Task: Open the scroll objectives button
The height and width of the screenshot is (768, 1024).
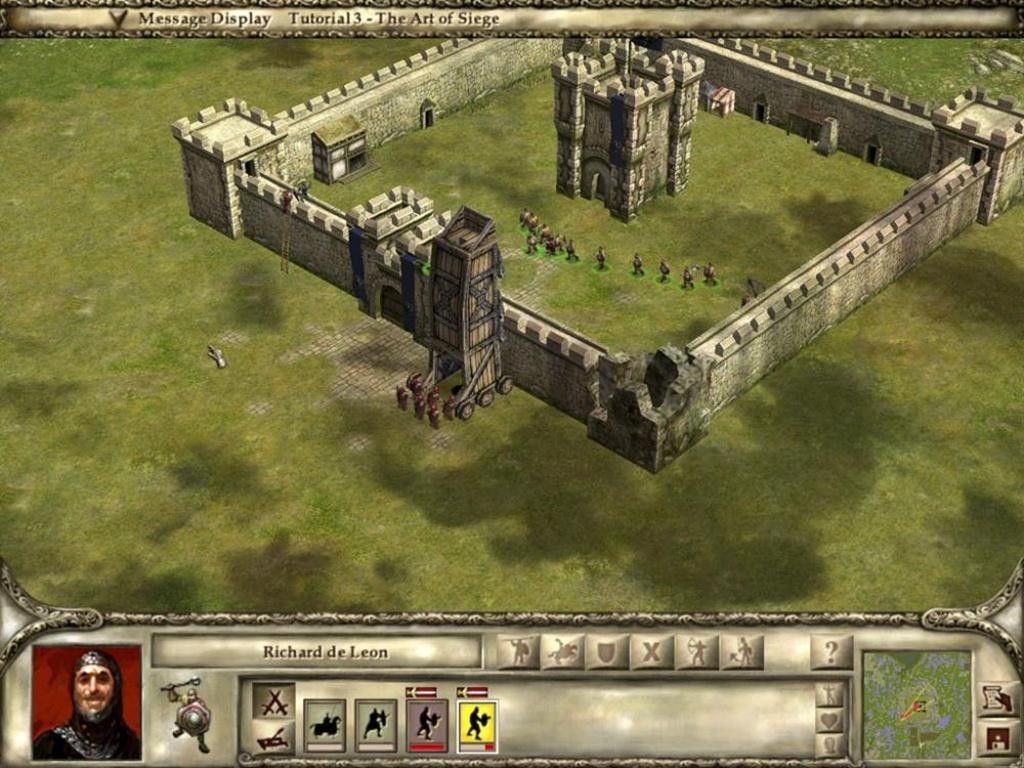Action: (x=999, y=699)
